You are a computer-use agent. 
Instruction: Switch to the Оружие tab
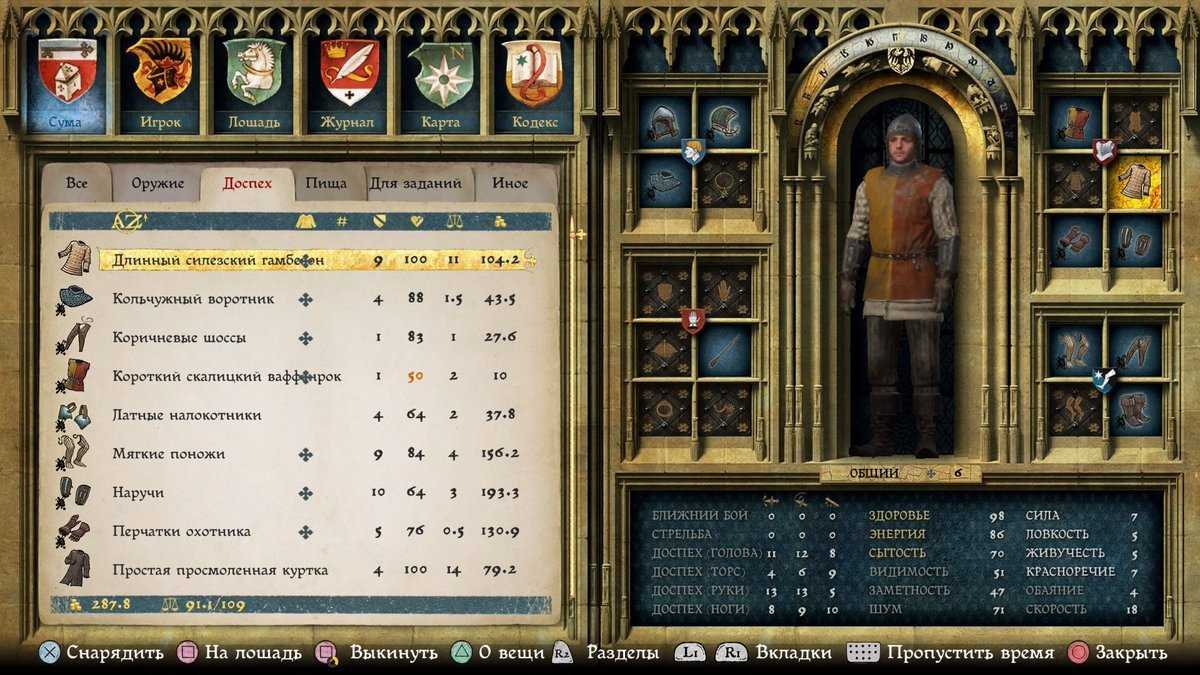click(158, 184)
